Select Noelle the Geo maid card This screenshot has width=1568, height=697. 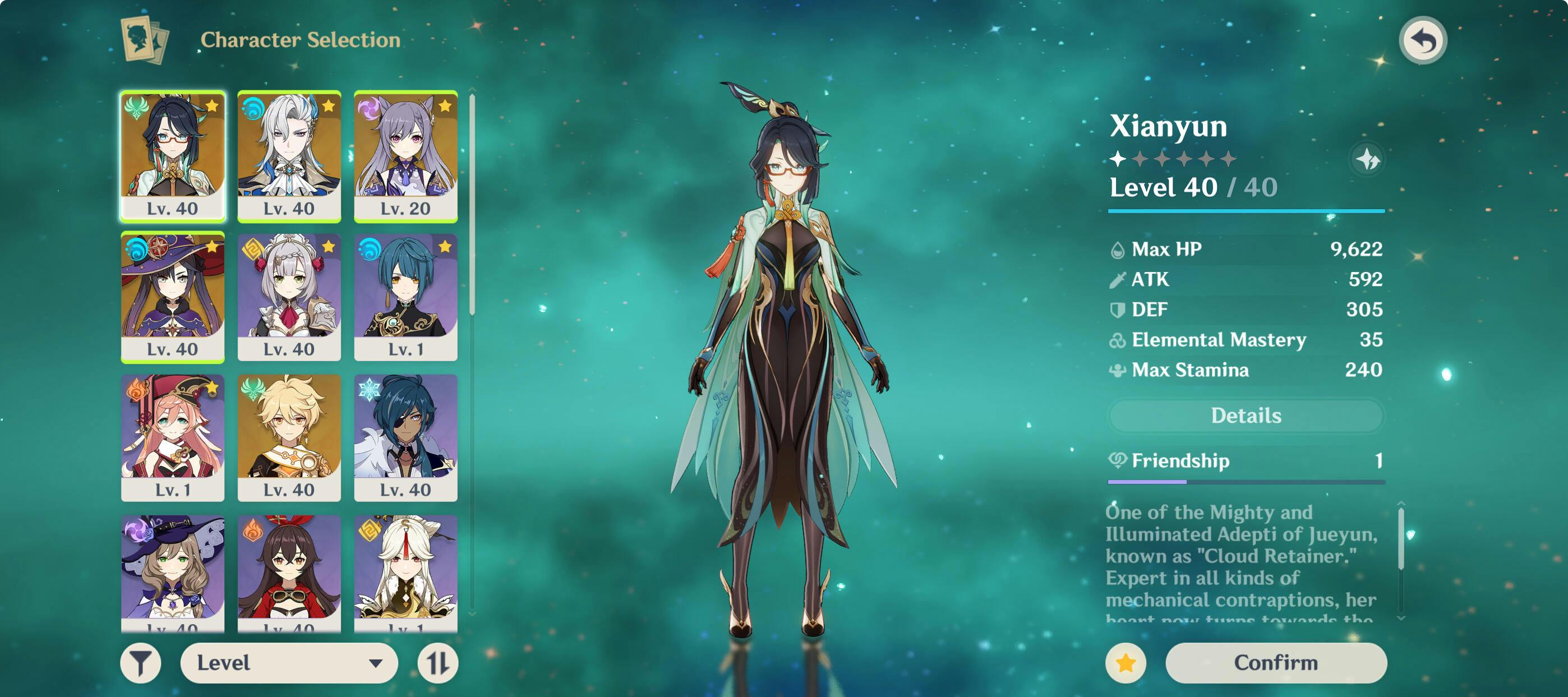pos(289,297)
